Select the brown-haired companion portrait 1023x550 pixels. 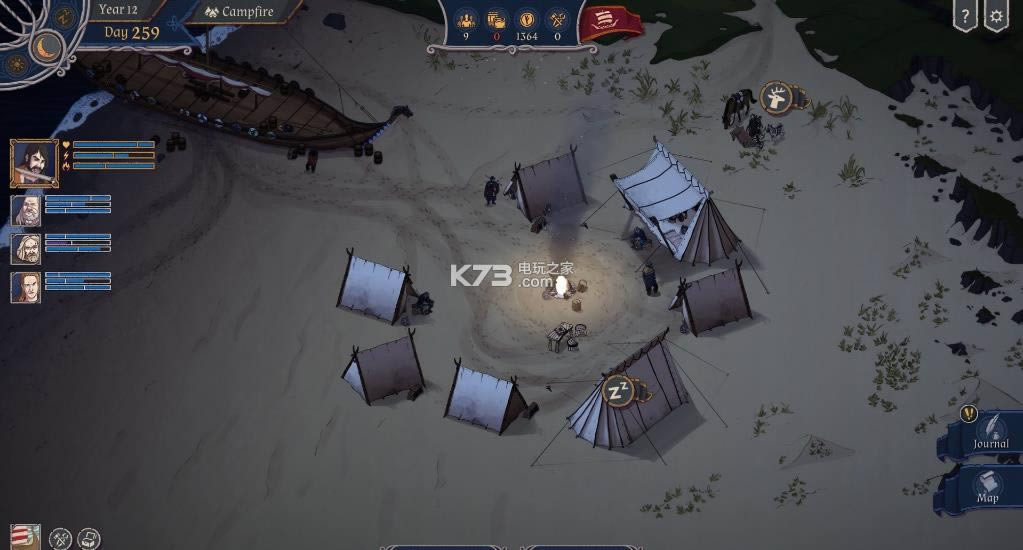26,287
